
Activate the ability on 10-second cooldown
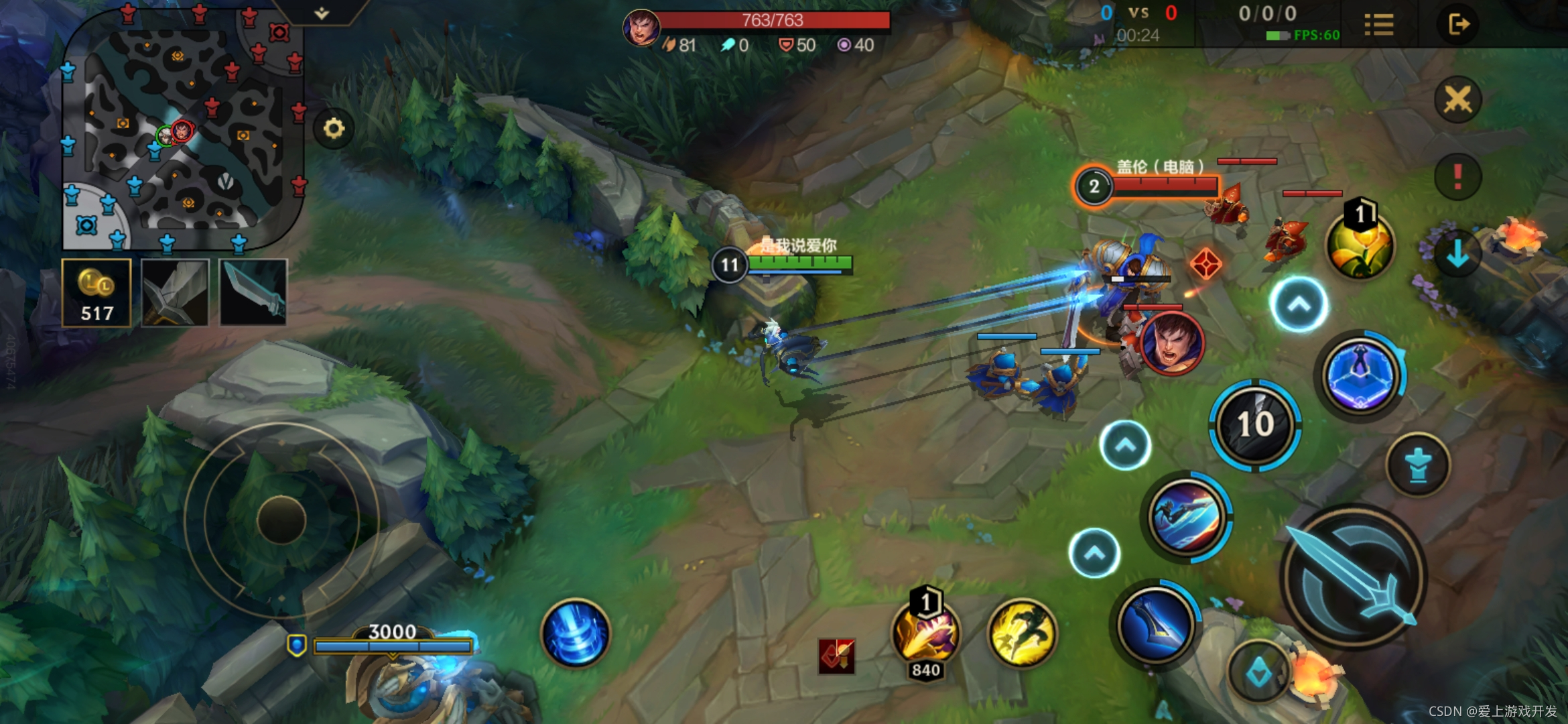tap(1255, 424)
